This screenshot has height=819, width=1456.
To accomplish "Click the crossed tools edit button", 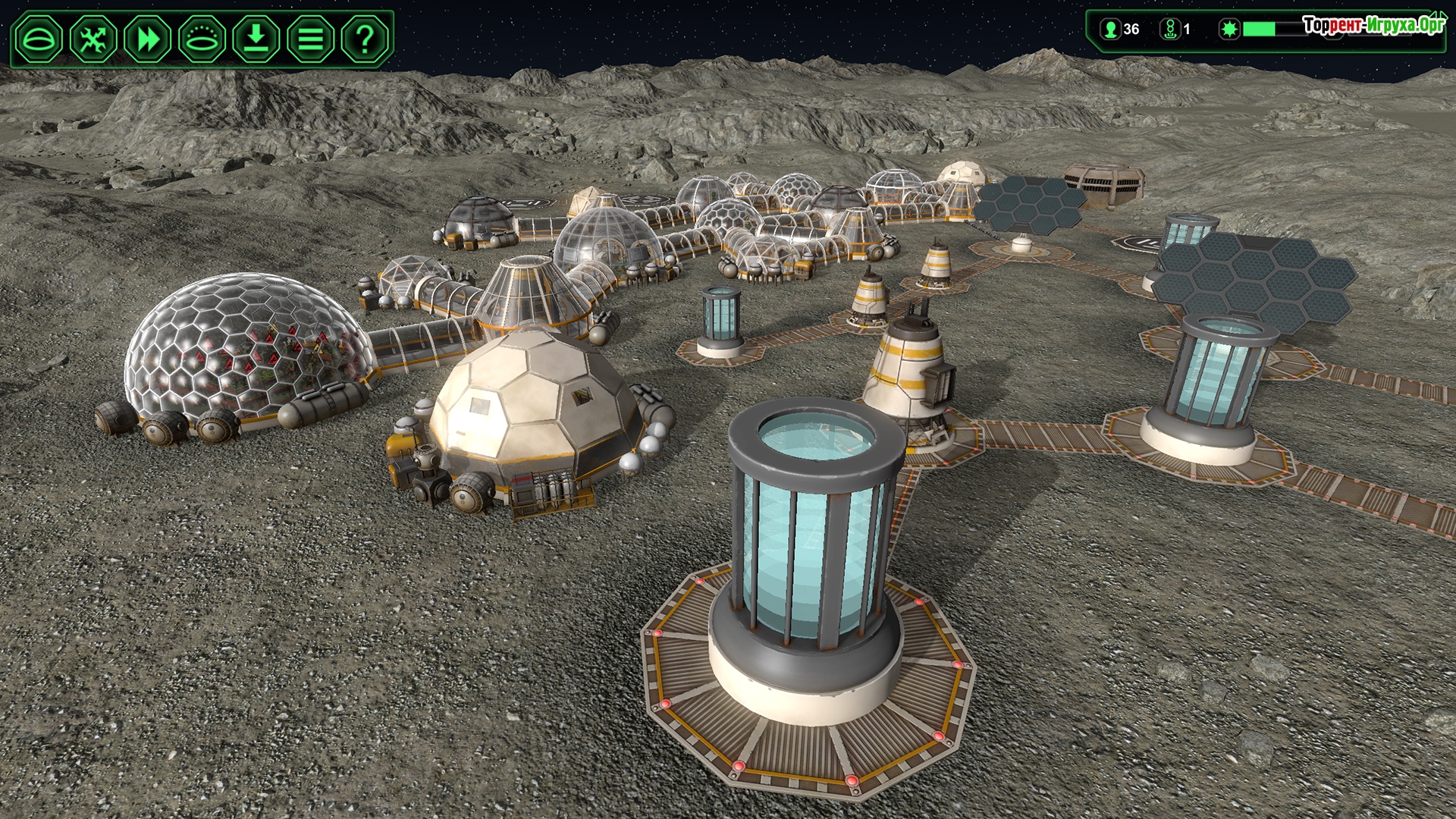I will [93, 38].
